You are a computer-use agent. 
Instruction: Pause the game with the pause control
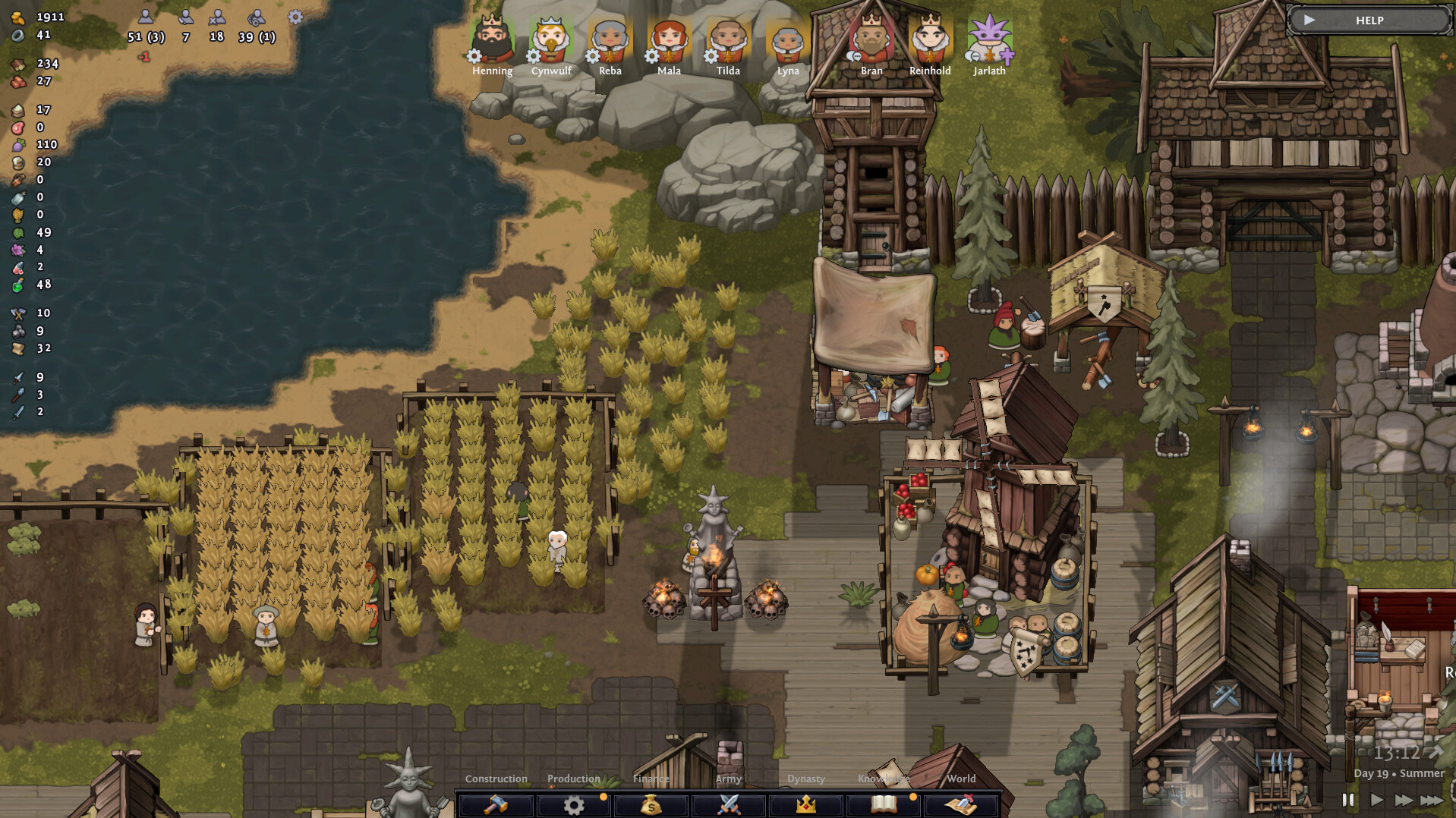[x=1349, y=800]
